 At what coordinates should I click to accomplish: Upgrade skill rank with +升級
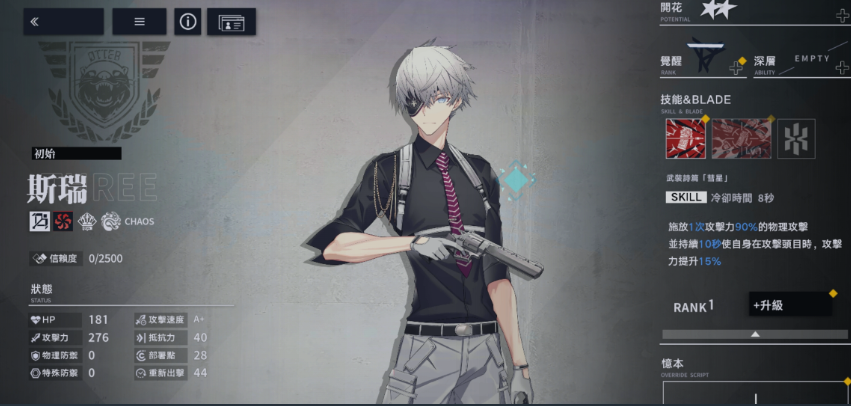[790, 304]
